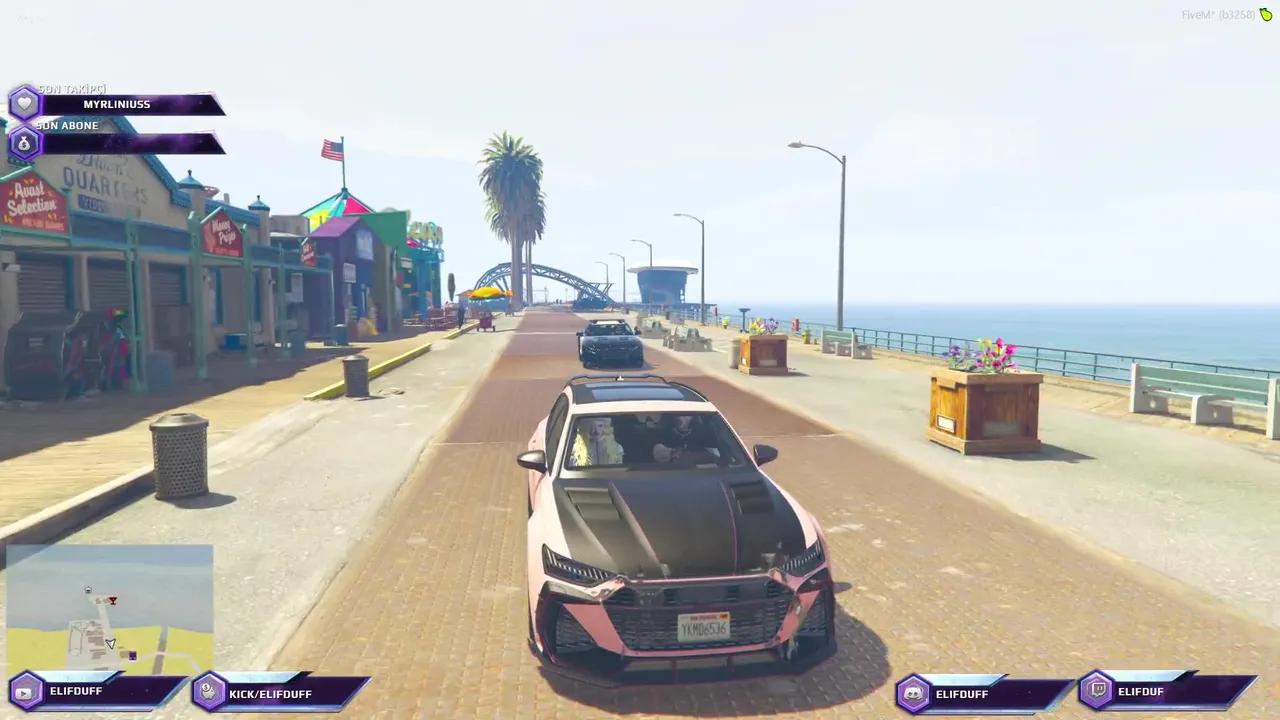The height and width of the screenshot is (720, 1280).
Task: Click the minimap in the bottom-left corner
Action: [108, 610]
